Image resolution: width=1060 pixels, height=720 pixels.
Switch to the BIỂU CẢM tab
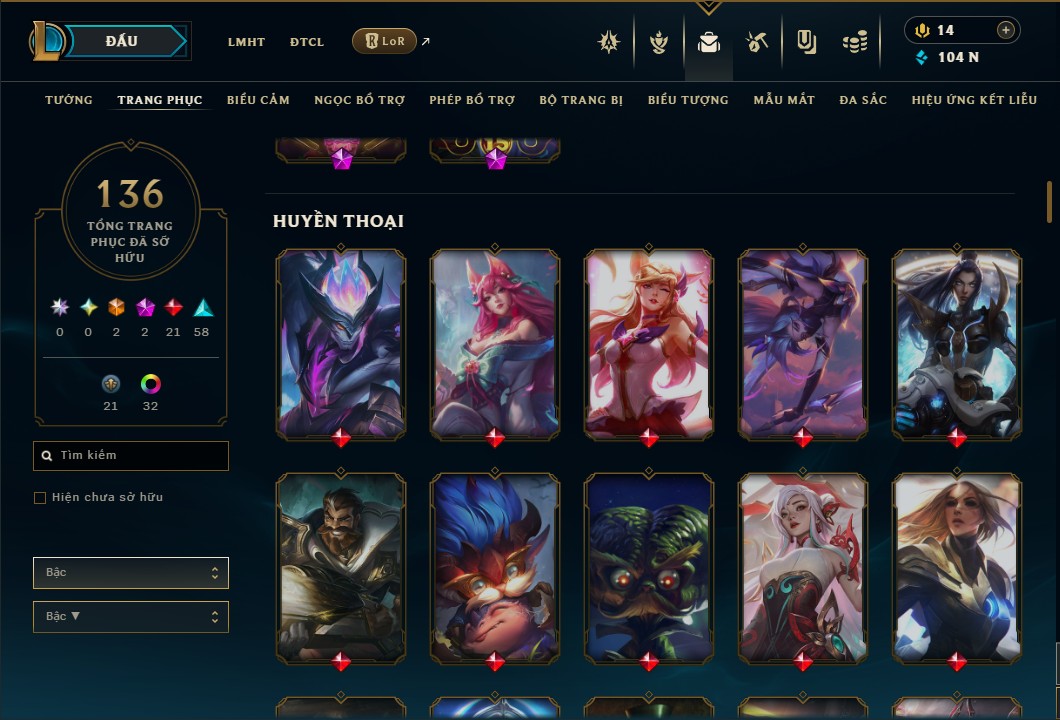(x=258, y=100)
